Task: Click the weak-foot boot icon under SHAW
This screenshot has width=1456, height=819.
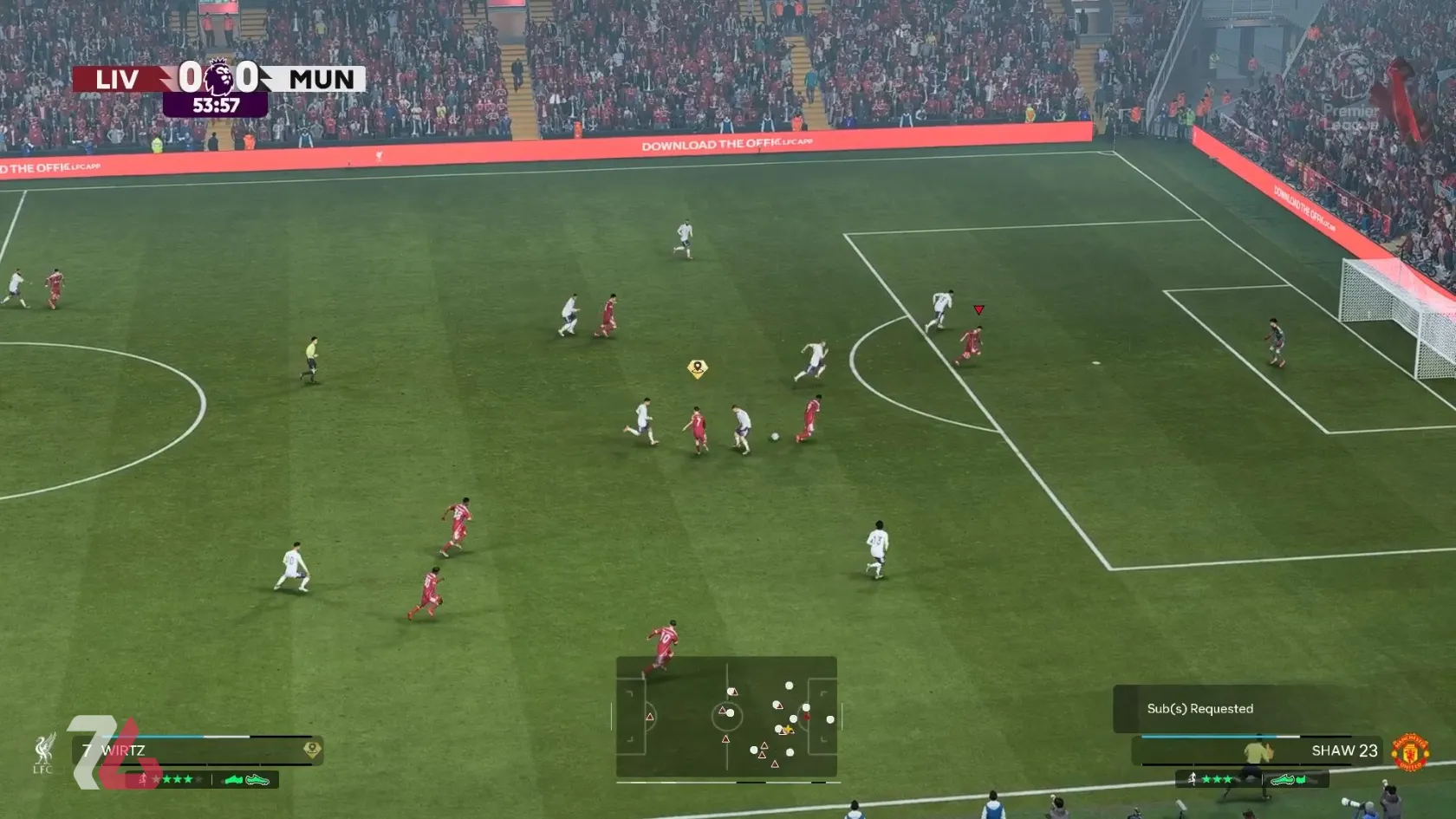Action: tap(1284, 781)
